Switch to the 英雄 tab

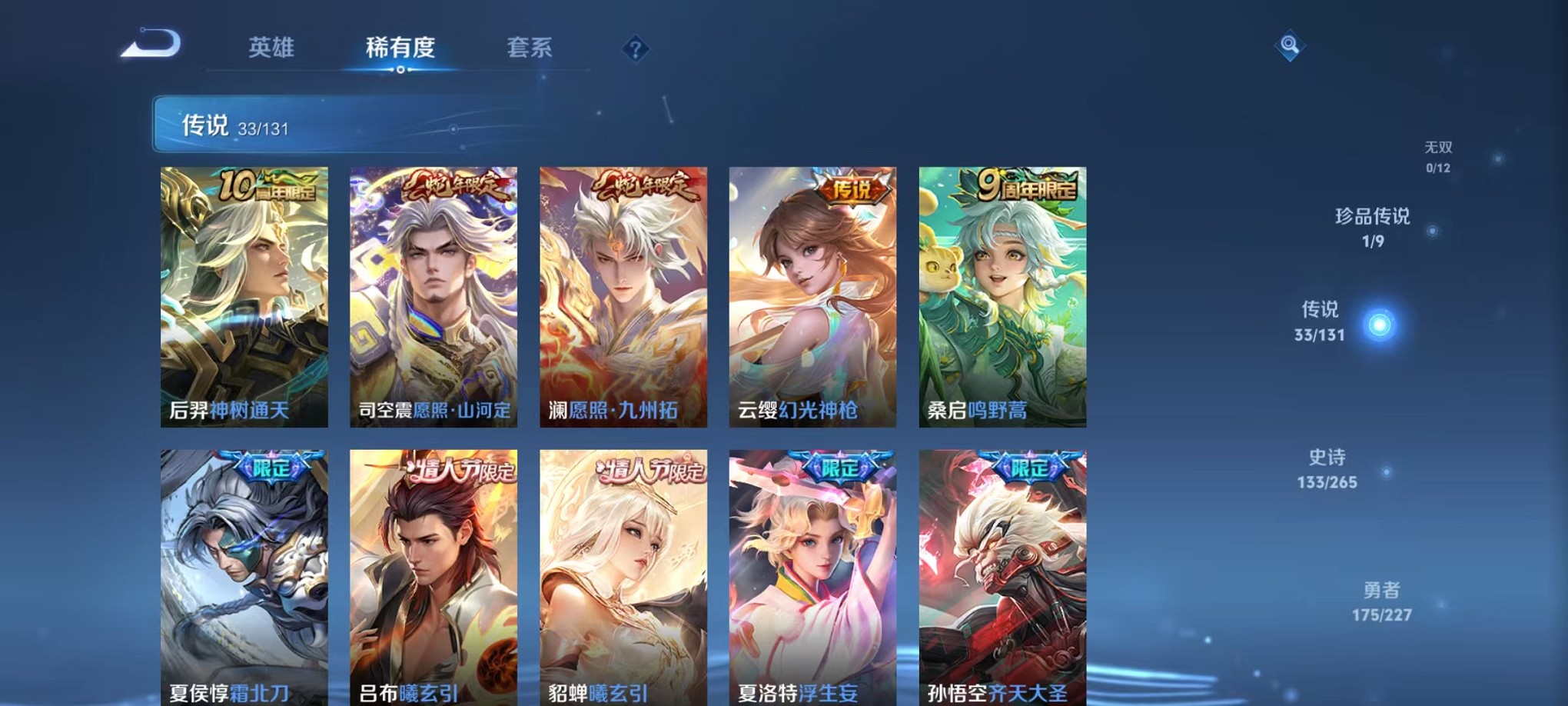click(x=271, y=48)
